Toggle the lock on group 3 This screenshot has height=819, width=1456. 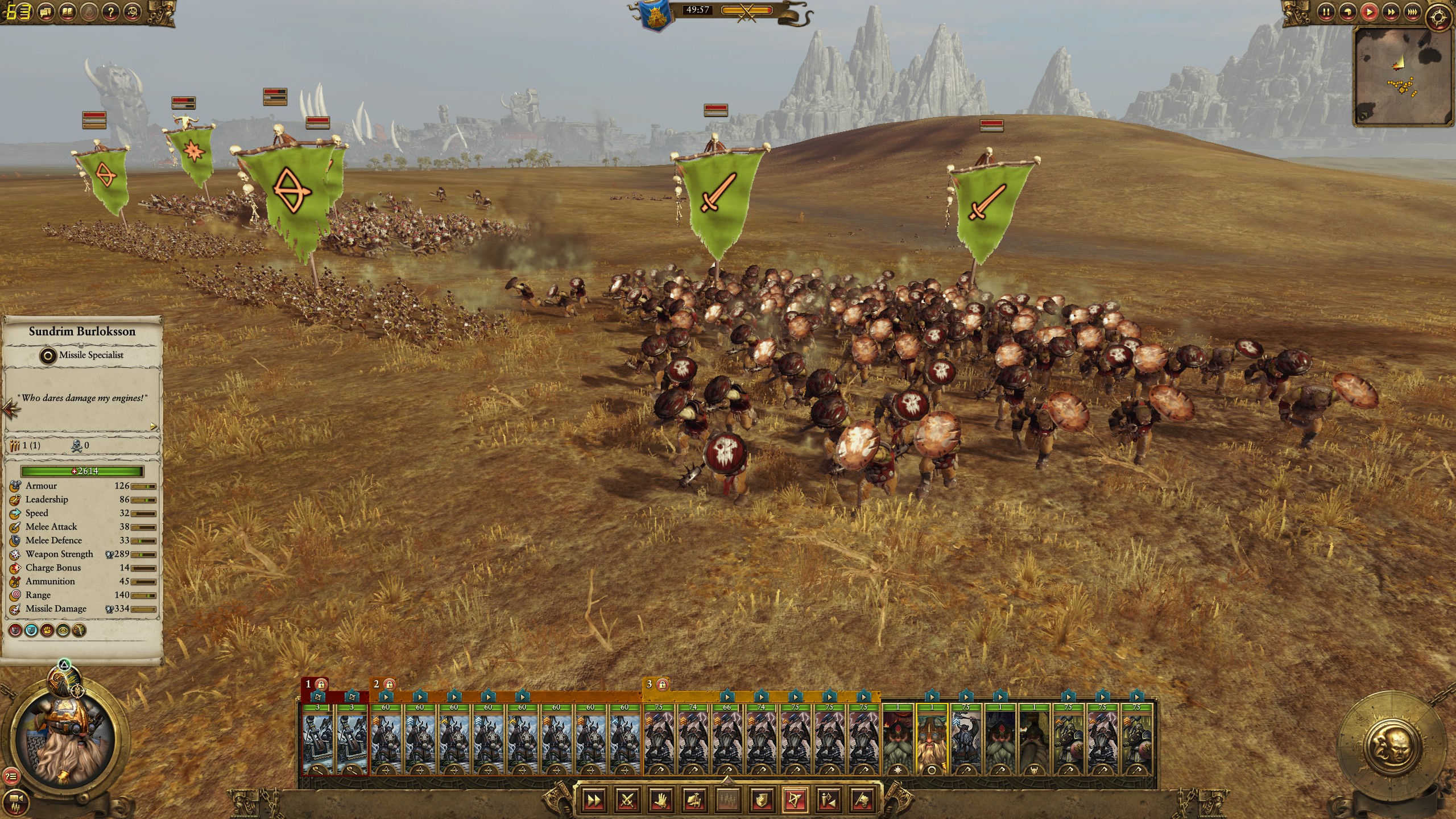pyautogui.click(x=661, y=684)
